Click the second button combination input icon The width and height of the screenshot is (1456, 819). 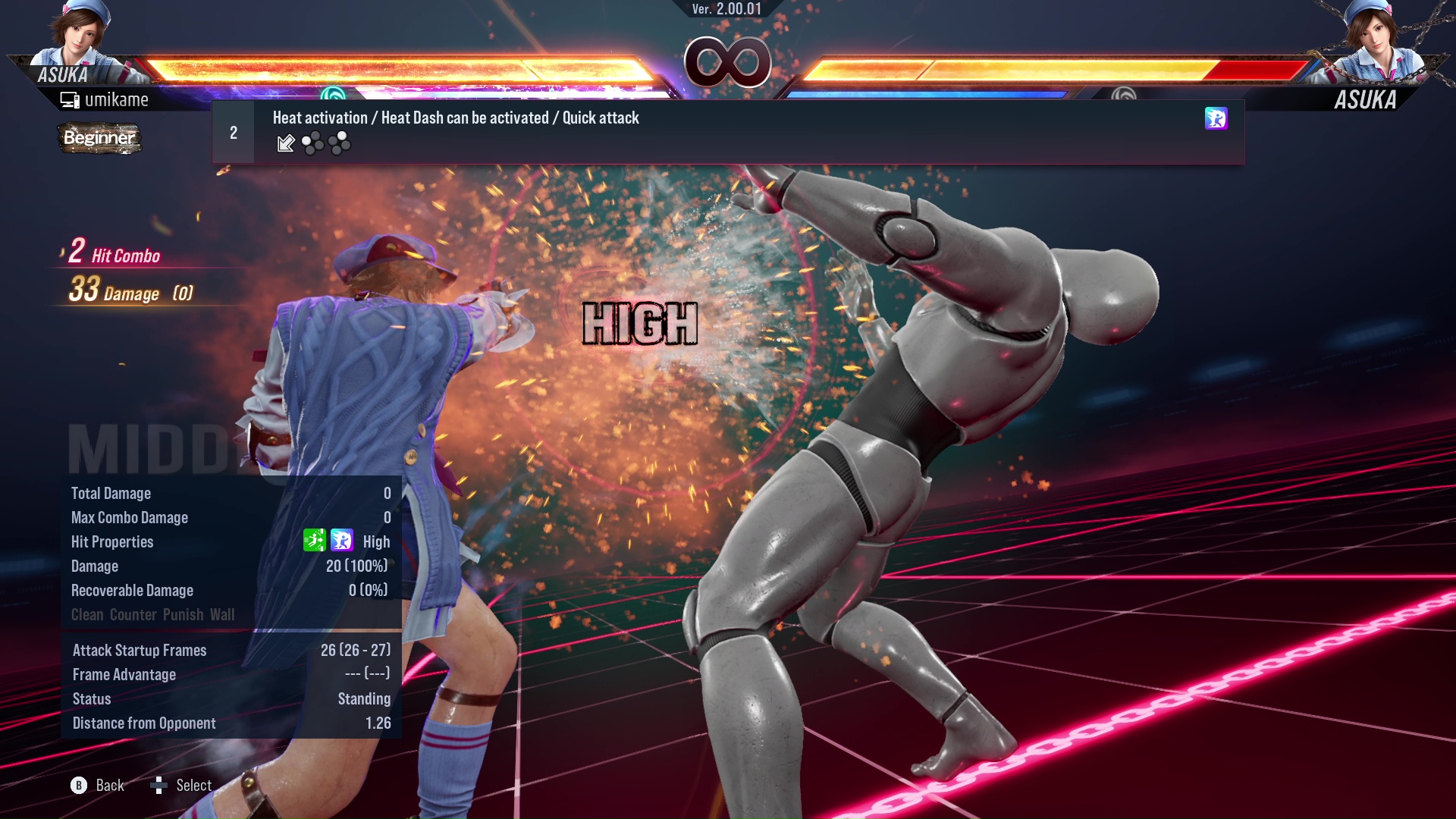pos(339,143)
